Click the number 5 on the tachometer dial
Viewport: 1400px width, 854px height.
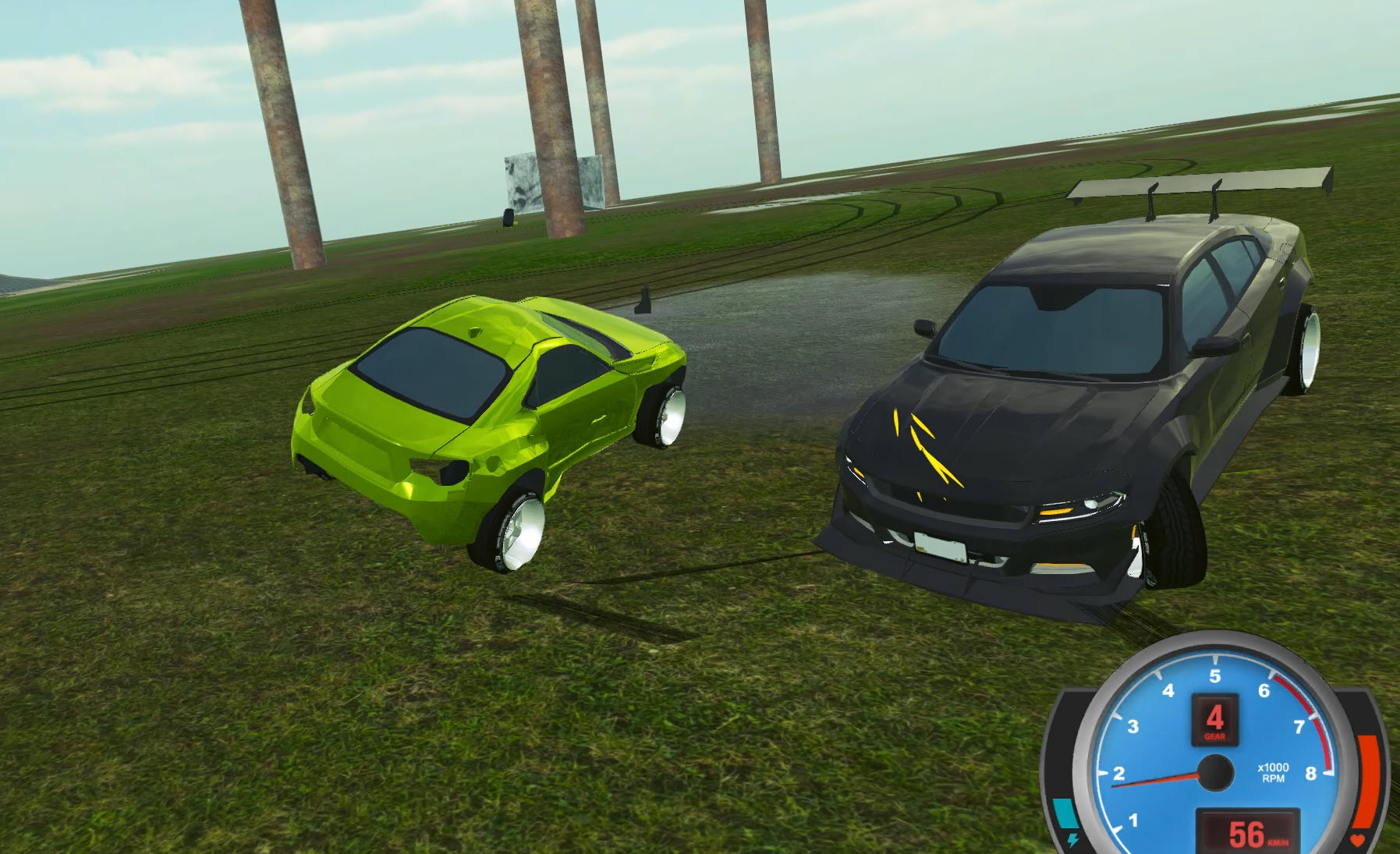coord(1215,675)
